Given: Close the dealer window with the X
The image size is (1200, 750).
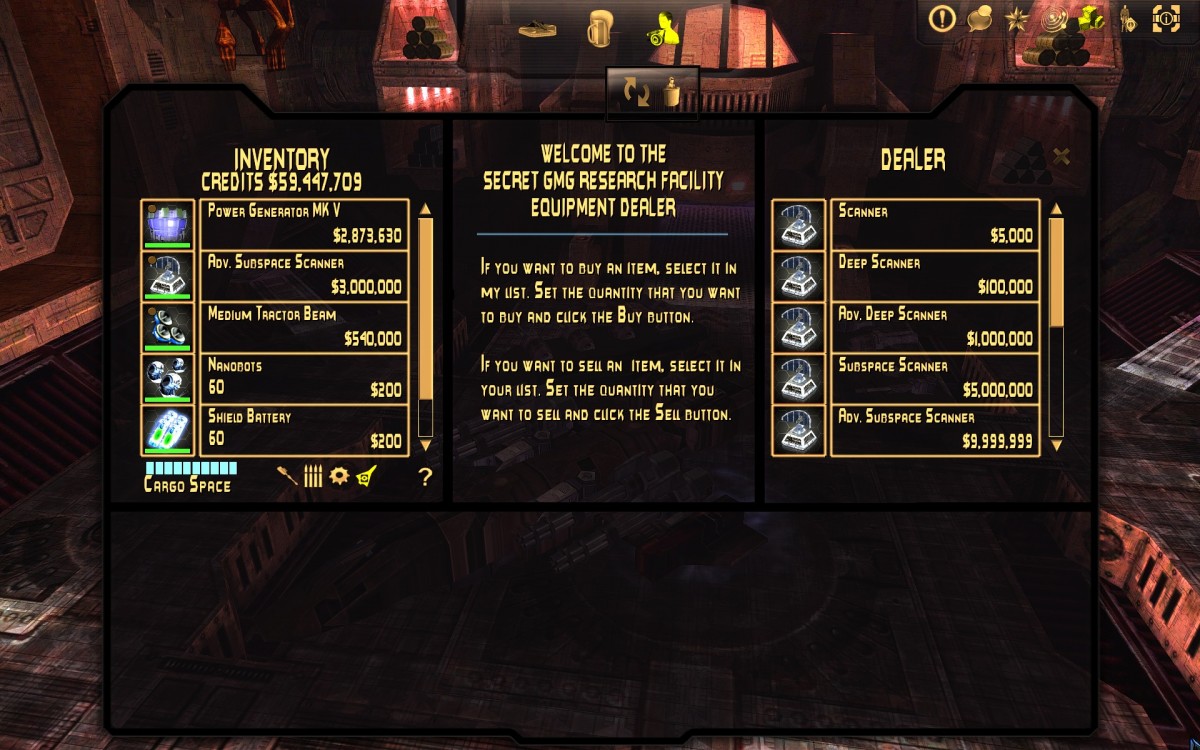Looking at the screenshot, I should click(x=1062, y=156).
